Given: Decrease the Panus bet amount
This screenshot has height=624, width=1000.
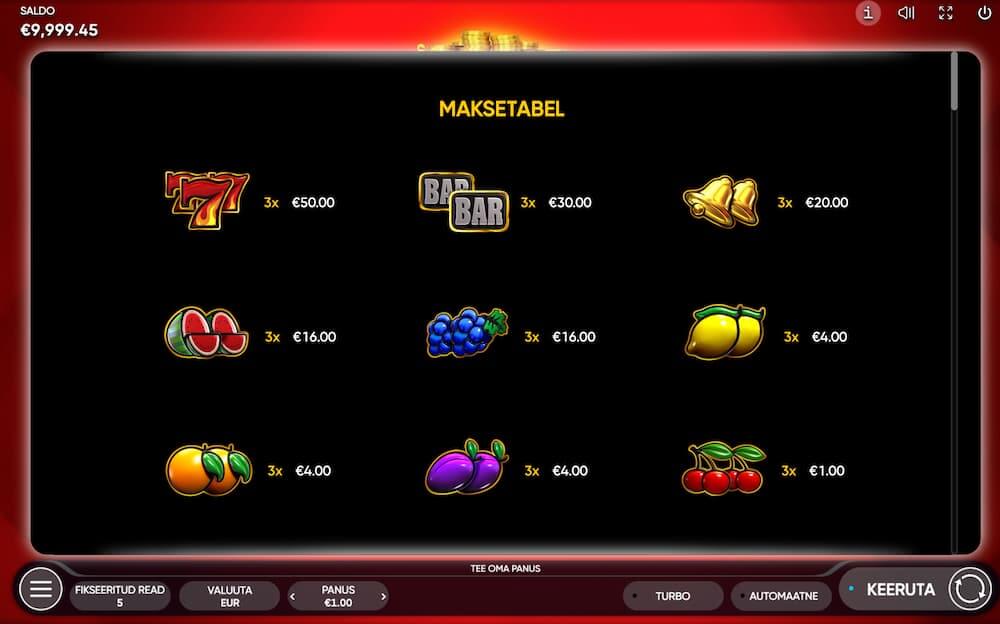Looking at the screenshot, I should [x=292, y=597].
